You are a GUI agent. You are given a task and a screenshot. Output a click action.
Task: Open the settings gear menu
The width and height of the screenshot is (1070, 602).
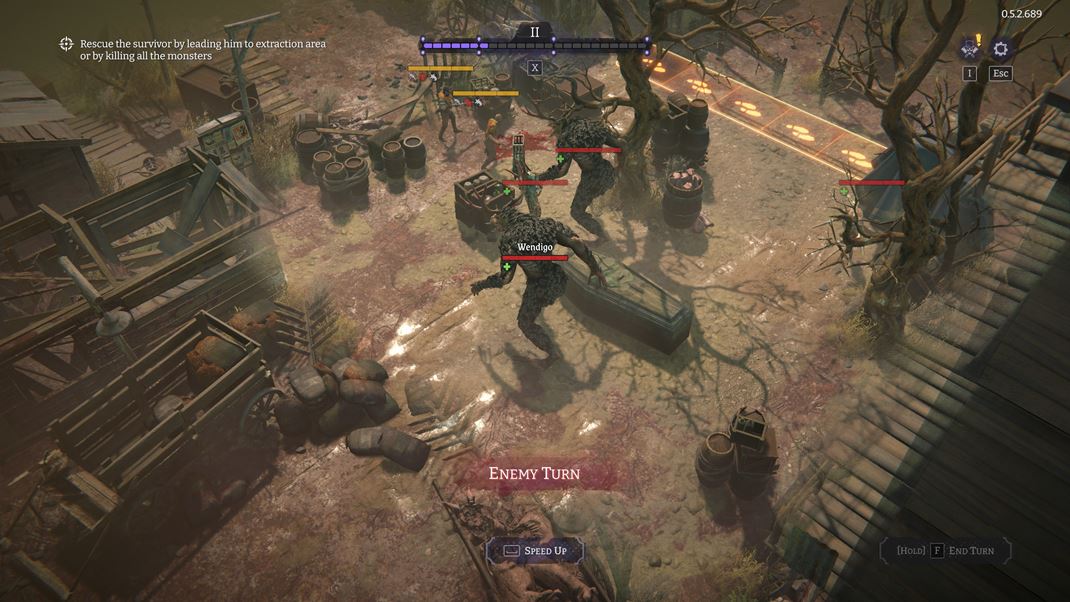(x=1000, y=49)
